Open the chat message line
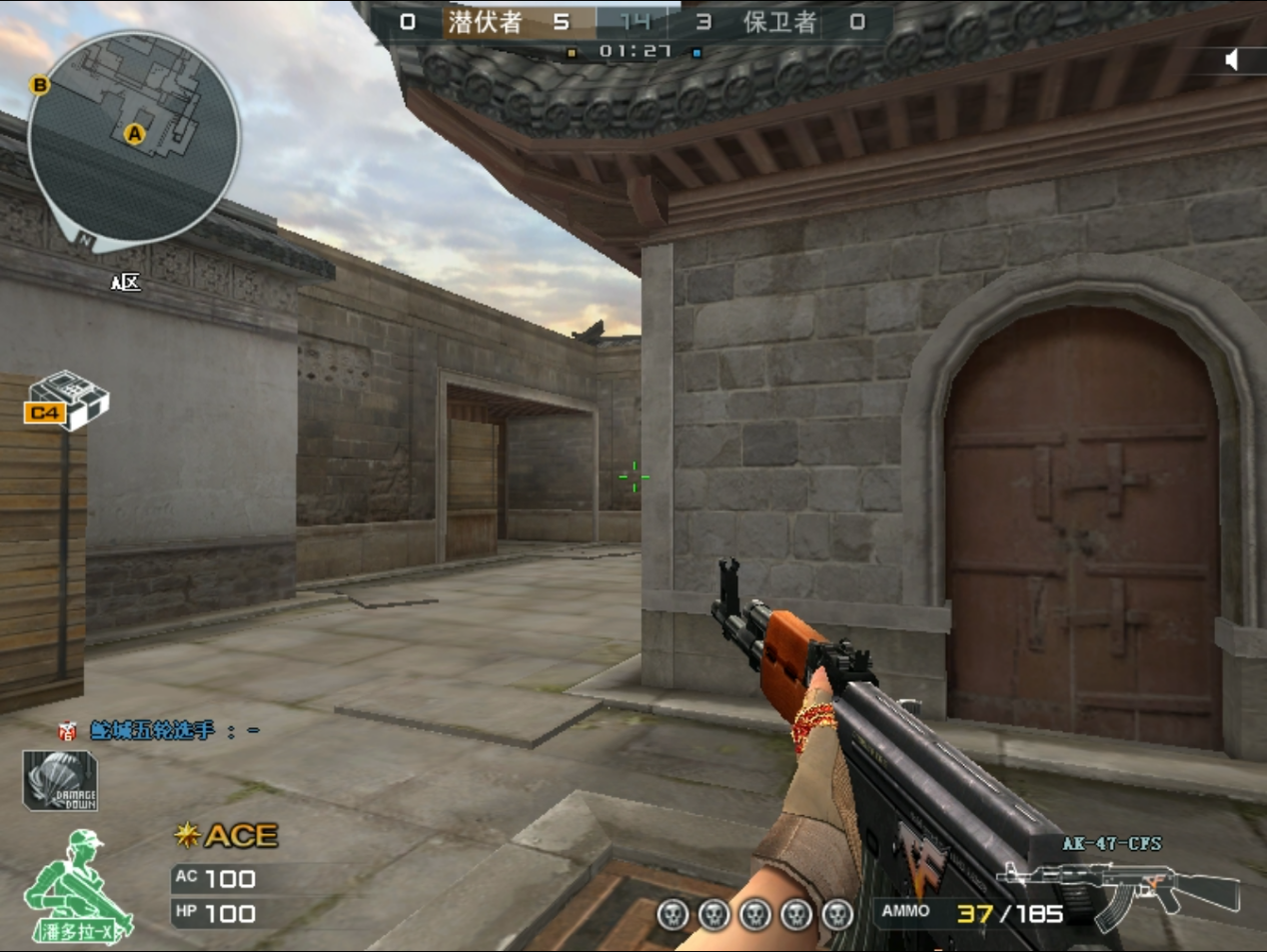Screen dimensions: 1267x952 point(160,731)
